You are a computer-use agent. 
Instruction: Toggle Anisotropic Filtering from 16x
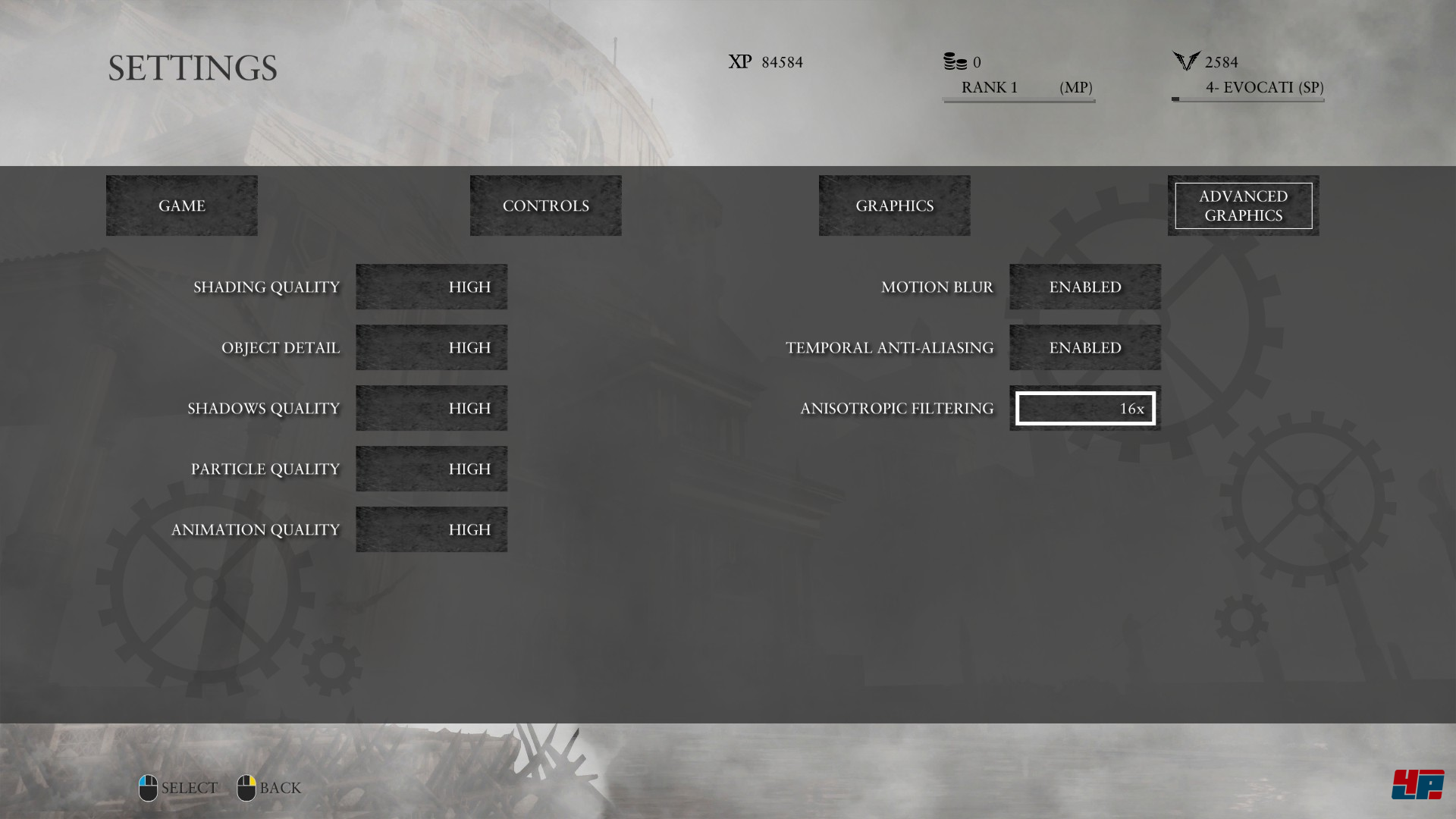coord(1084,407)
